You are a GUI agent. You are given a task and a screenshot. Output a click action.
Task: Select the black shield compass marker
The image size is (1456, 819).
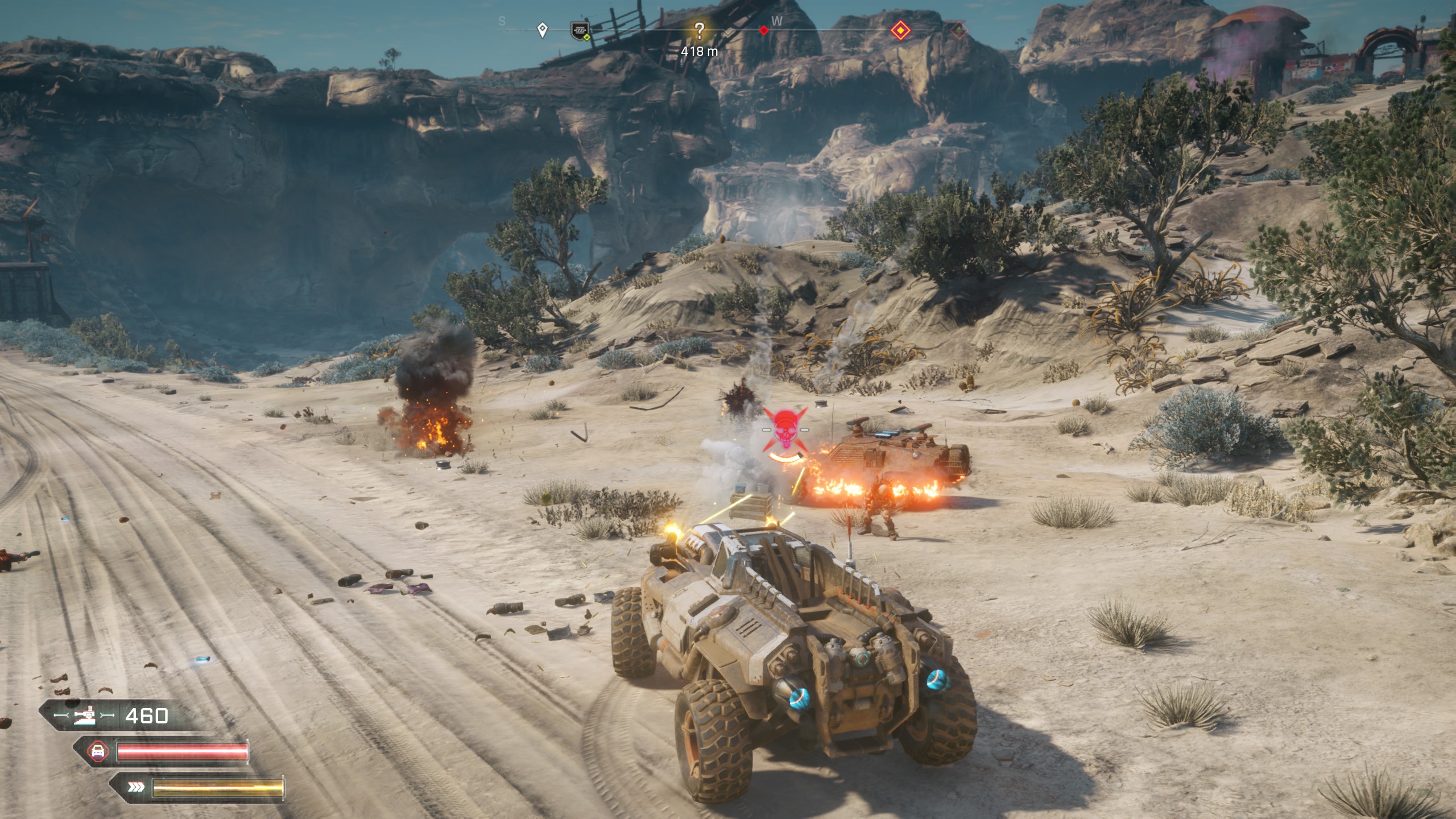click(x=580, y=30)
